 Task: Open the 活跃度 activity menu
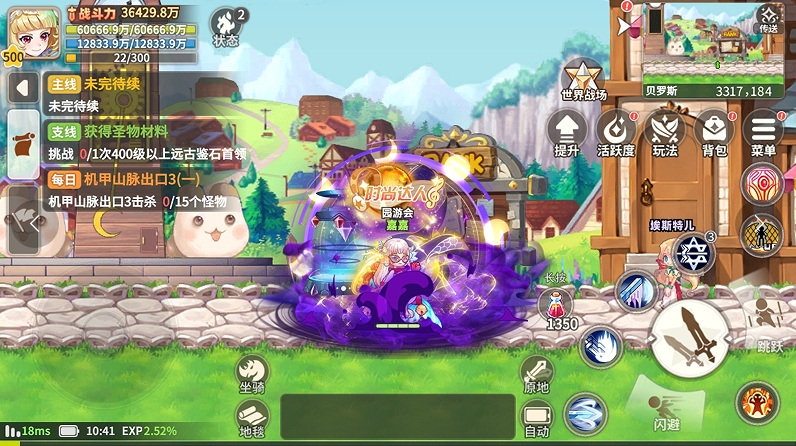616,132
